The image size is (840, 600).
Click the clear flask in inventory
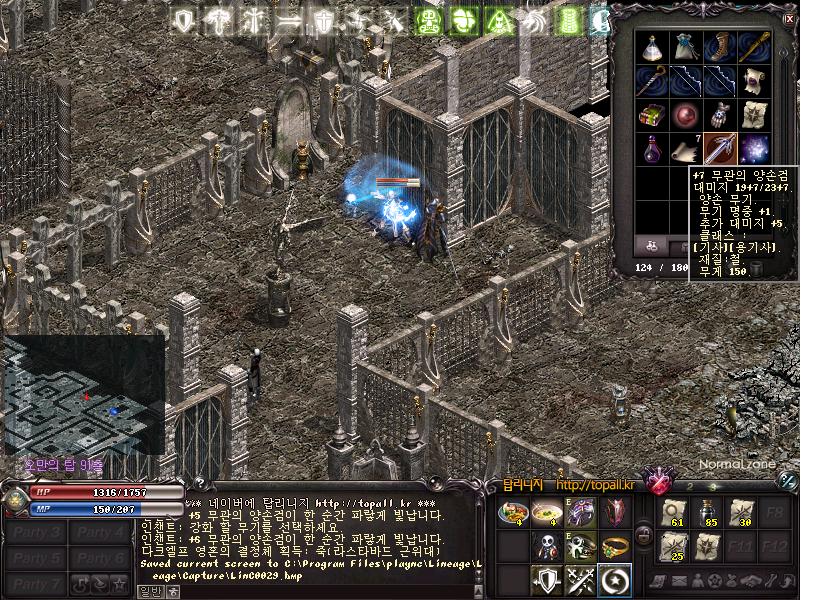click(x=653, y=48)
